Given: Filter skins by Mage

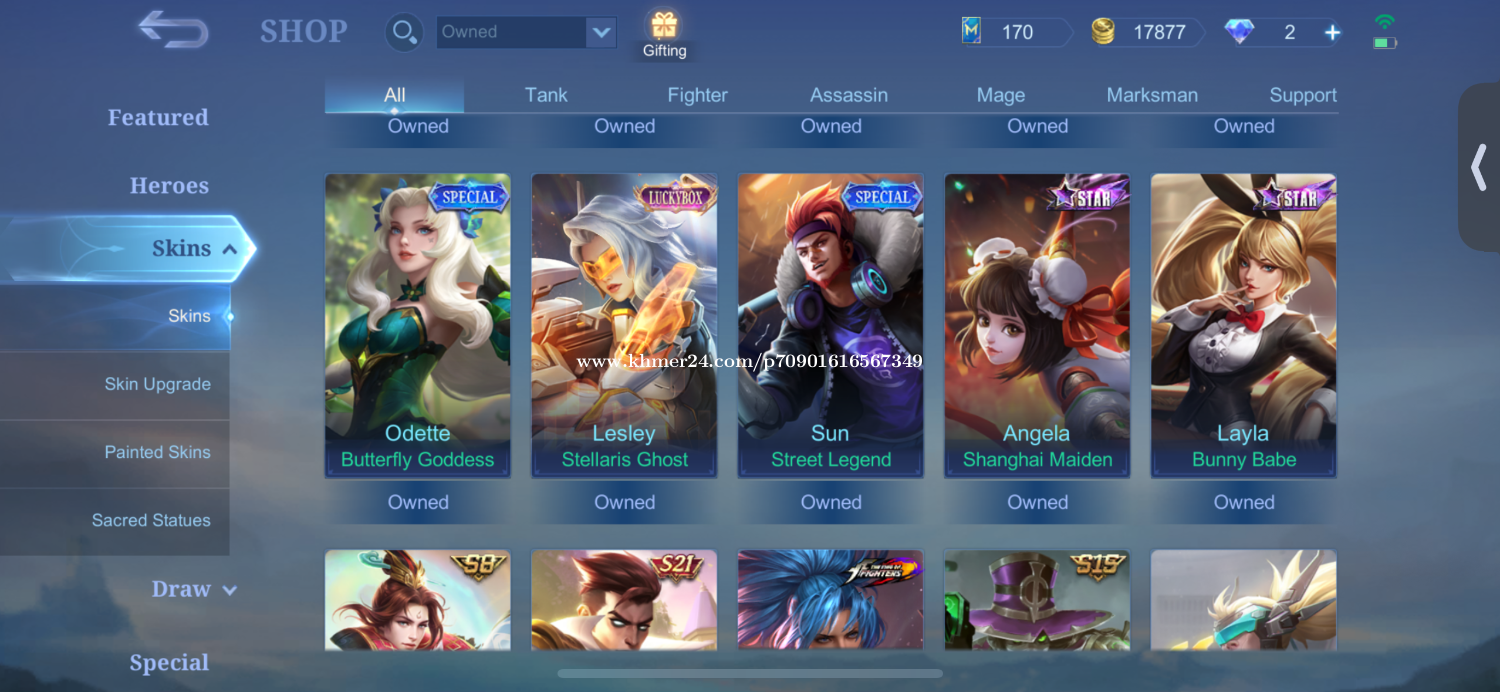Looking at the screenshot, I should 1000,95.
